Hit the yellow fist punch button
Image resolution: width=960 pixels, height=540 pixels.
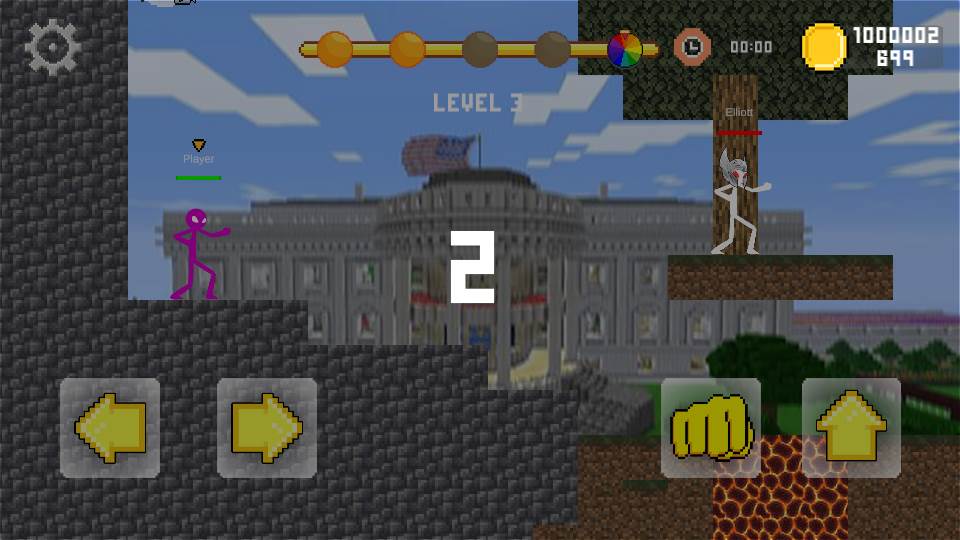tap(711, 427)
